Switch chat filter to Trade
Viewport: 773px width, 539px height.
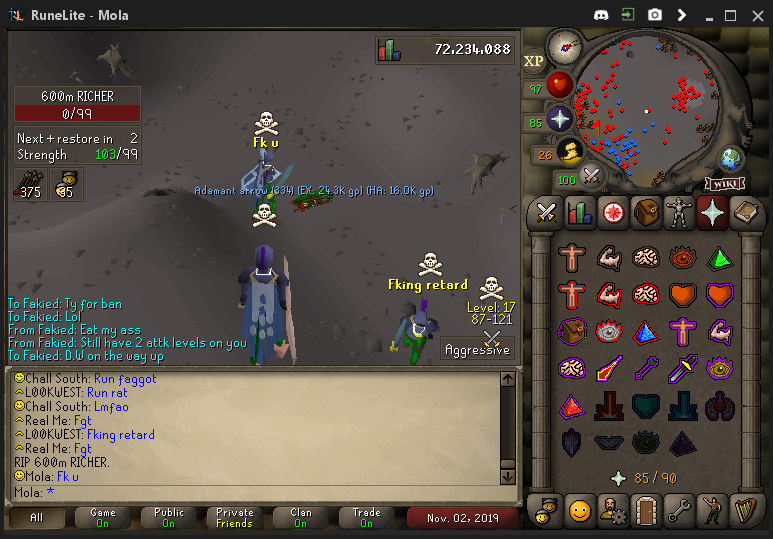tap(366, 517)
